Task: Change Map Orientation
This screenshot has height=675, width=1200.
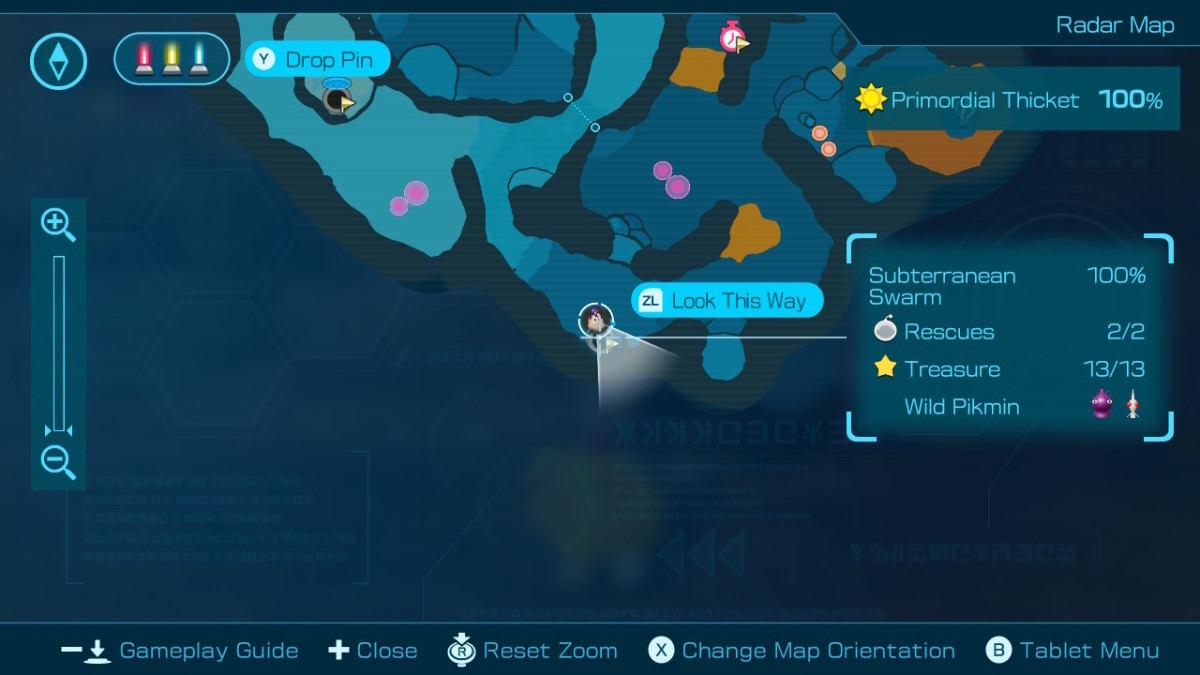Action: 802,651
